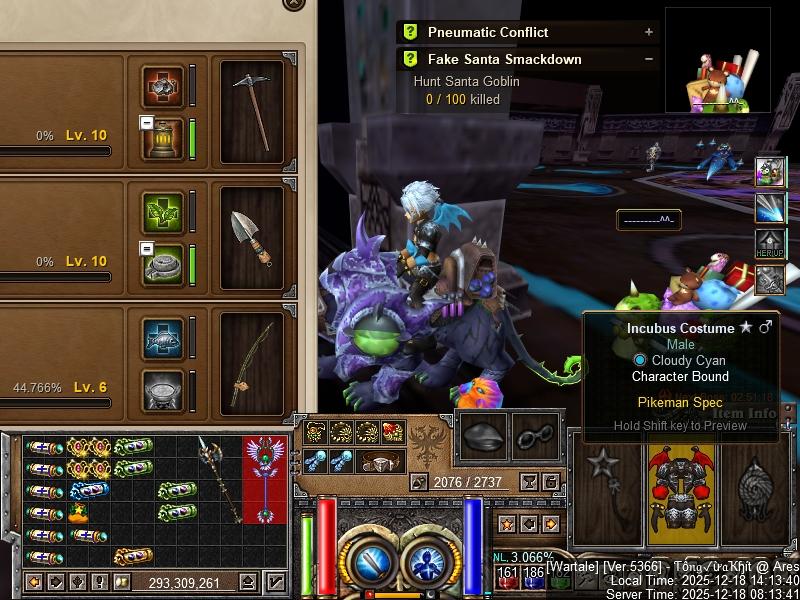Click the glasses accessory slot

click(536, 436)
